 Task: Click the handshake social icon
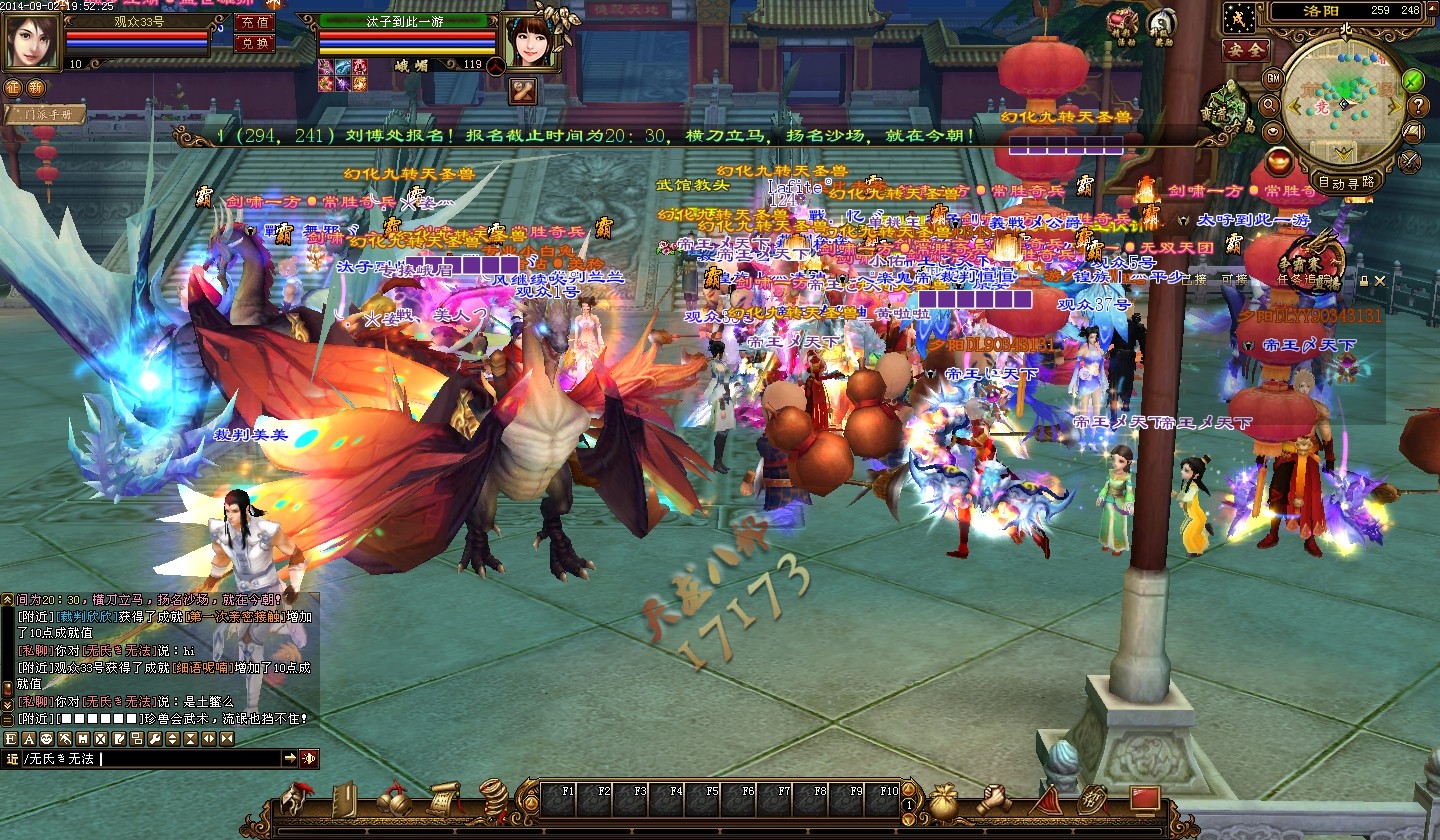993,800
